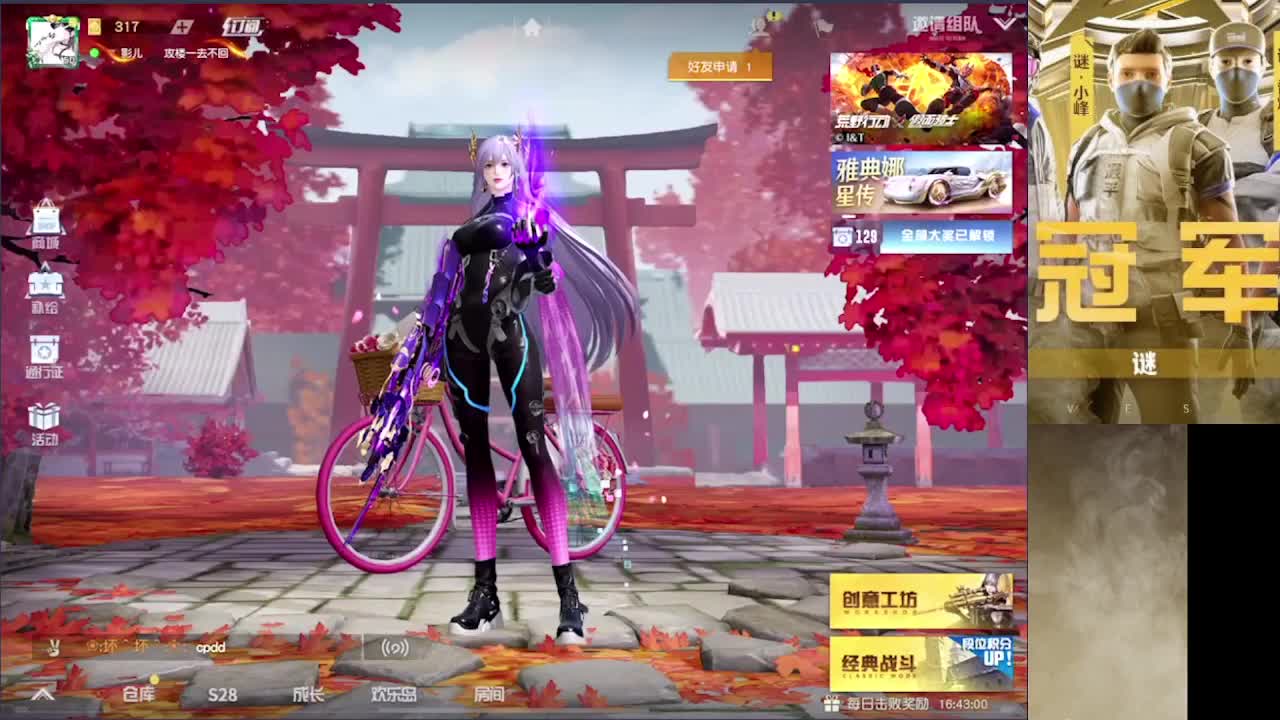Activate the voice channel ((o)) icon
This screenshot has width=1280, height=720.
394,648
